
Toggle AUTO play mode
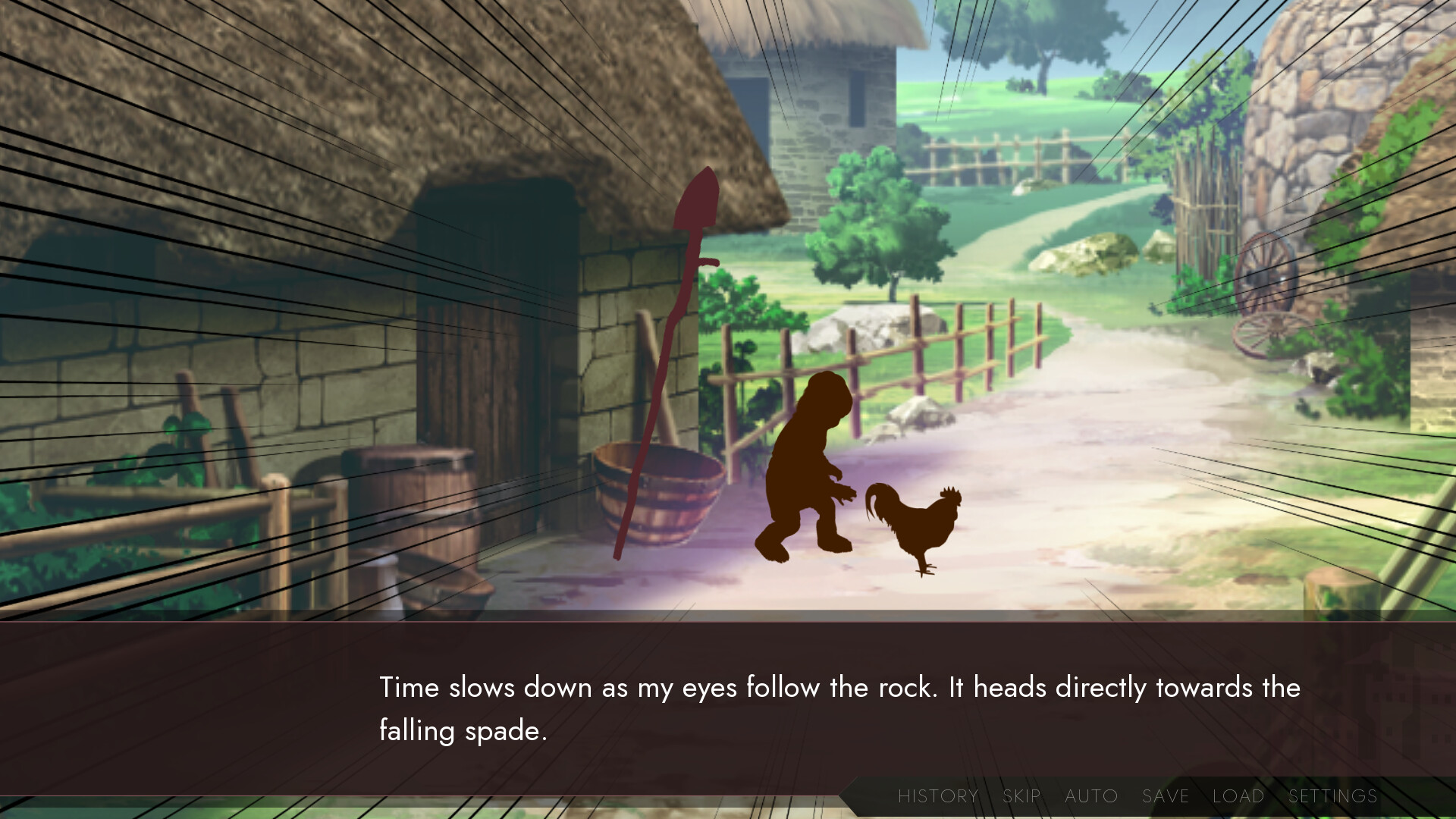[1090, 796]
